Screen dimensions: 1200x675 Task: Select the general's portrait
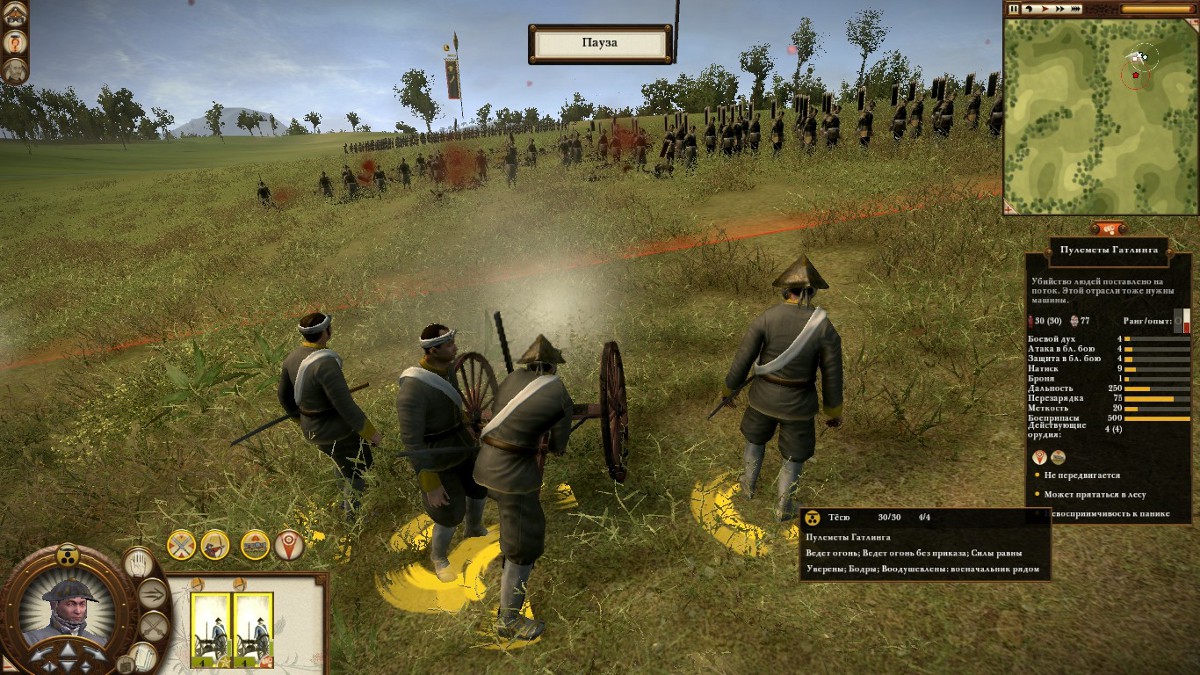pyautogui.click(x=68, y=609)
